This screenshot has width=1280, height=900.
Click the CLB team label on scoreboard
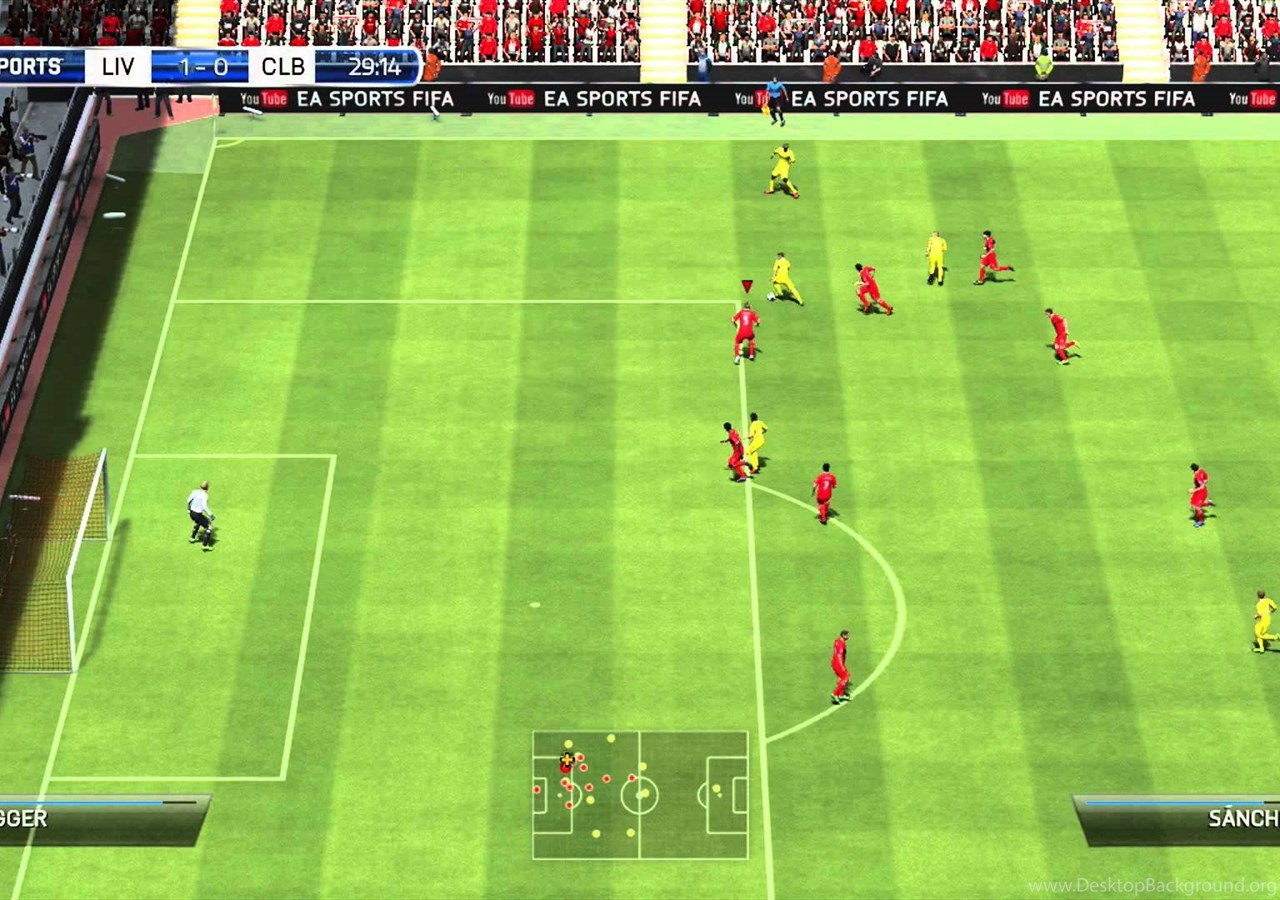(x=283, y=67)
